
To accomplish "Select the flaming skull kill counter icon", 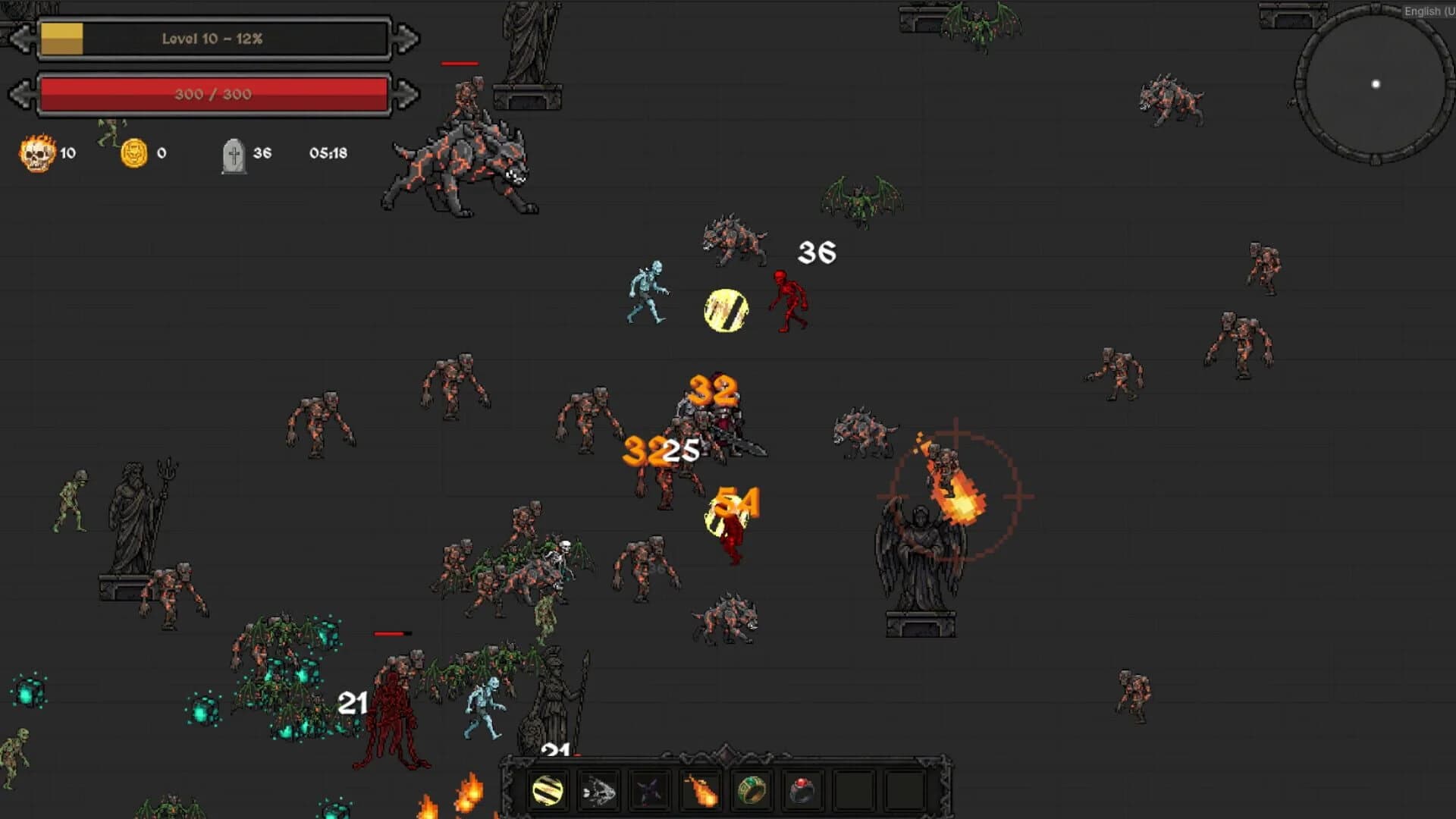I will pos(38,152).
